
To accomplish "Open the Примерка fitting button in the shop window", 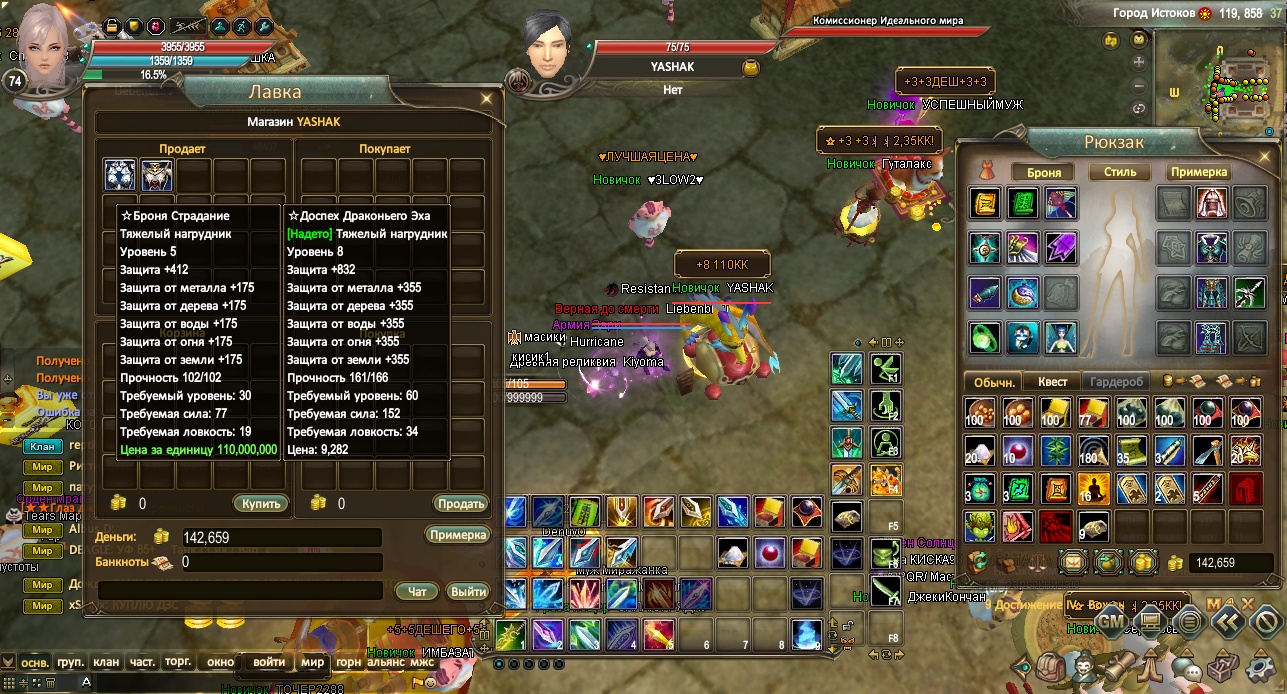I will pos(458,535).
